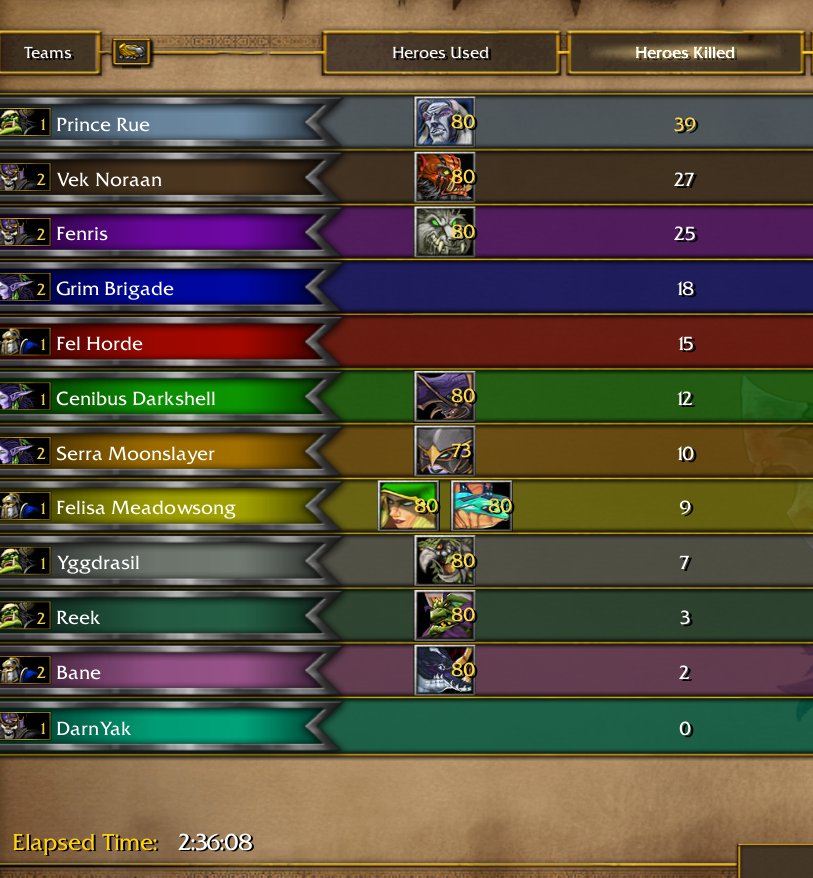Choose the DarnYak player name

(x=93, y=728)
